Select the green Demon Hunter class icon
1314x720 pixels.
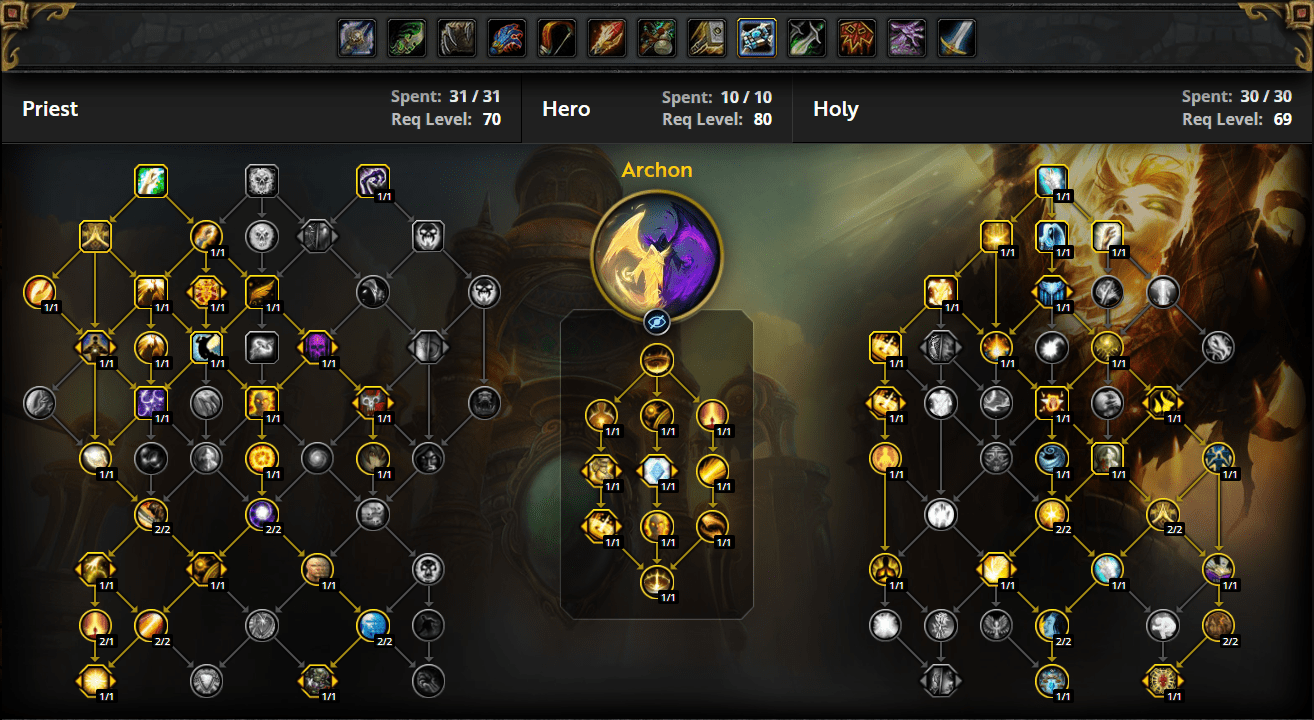click(x=407, y=37)
